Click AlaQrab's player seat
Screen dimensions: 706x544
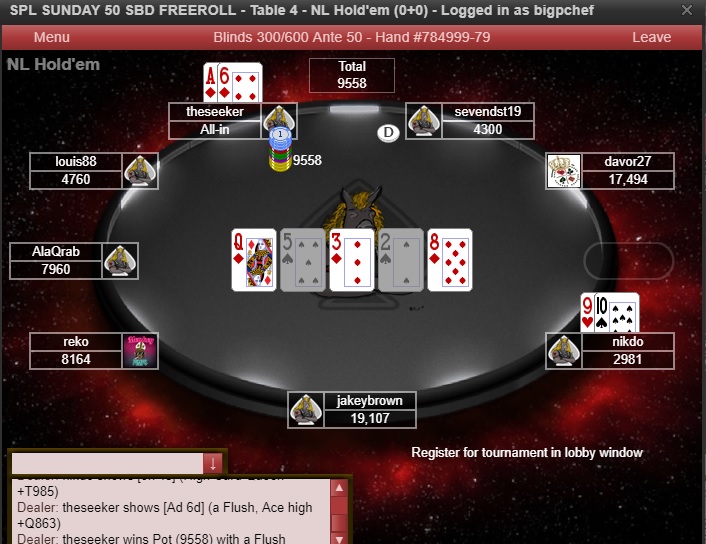pos(56,260)
